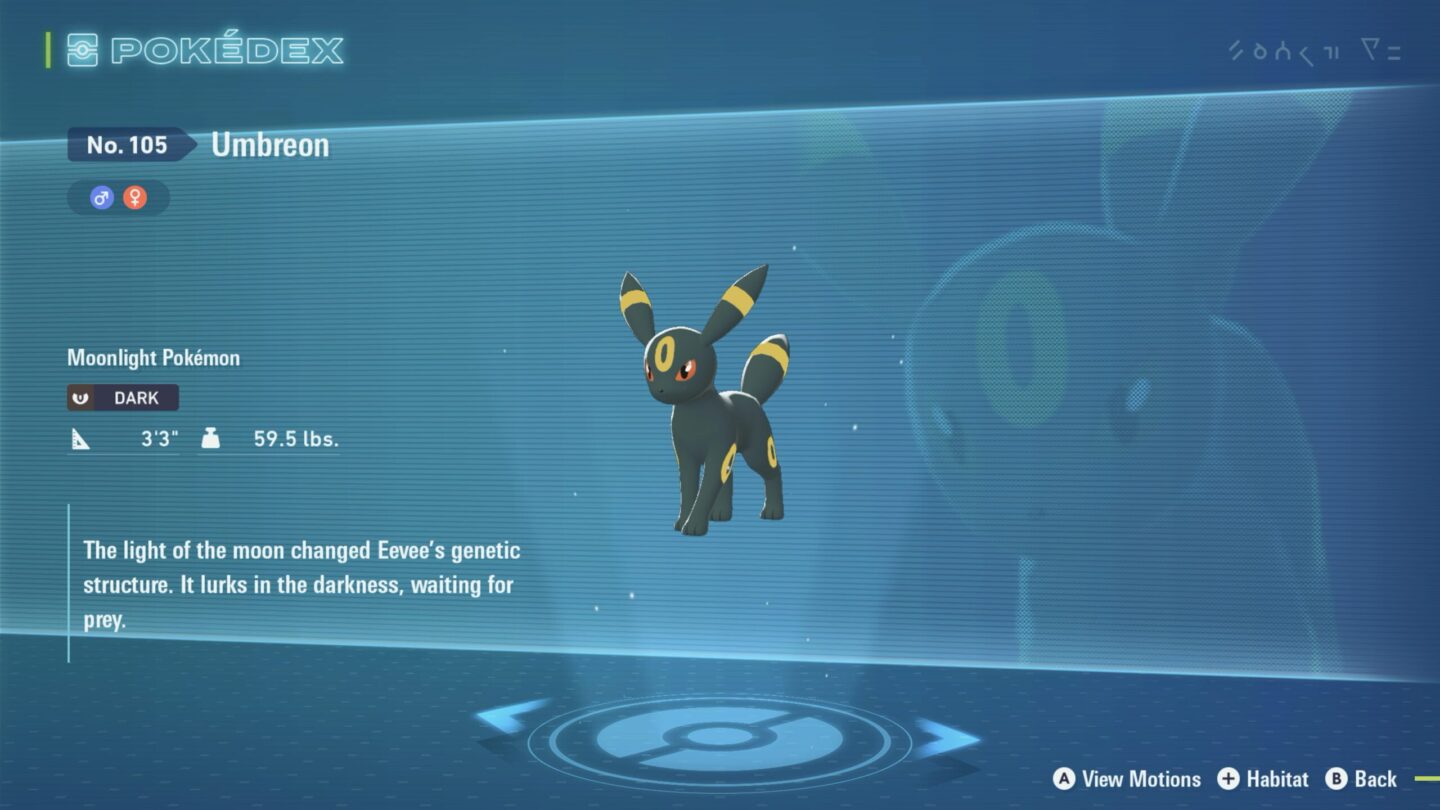Click the eye icon on the DARK type badge
This screenshot has height=810, width=1440.
(x=80, y=397)
